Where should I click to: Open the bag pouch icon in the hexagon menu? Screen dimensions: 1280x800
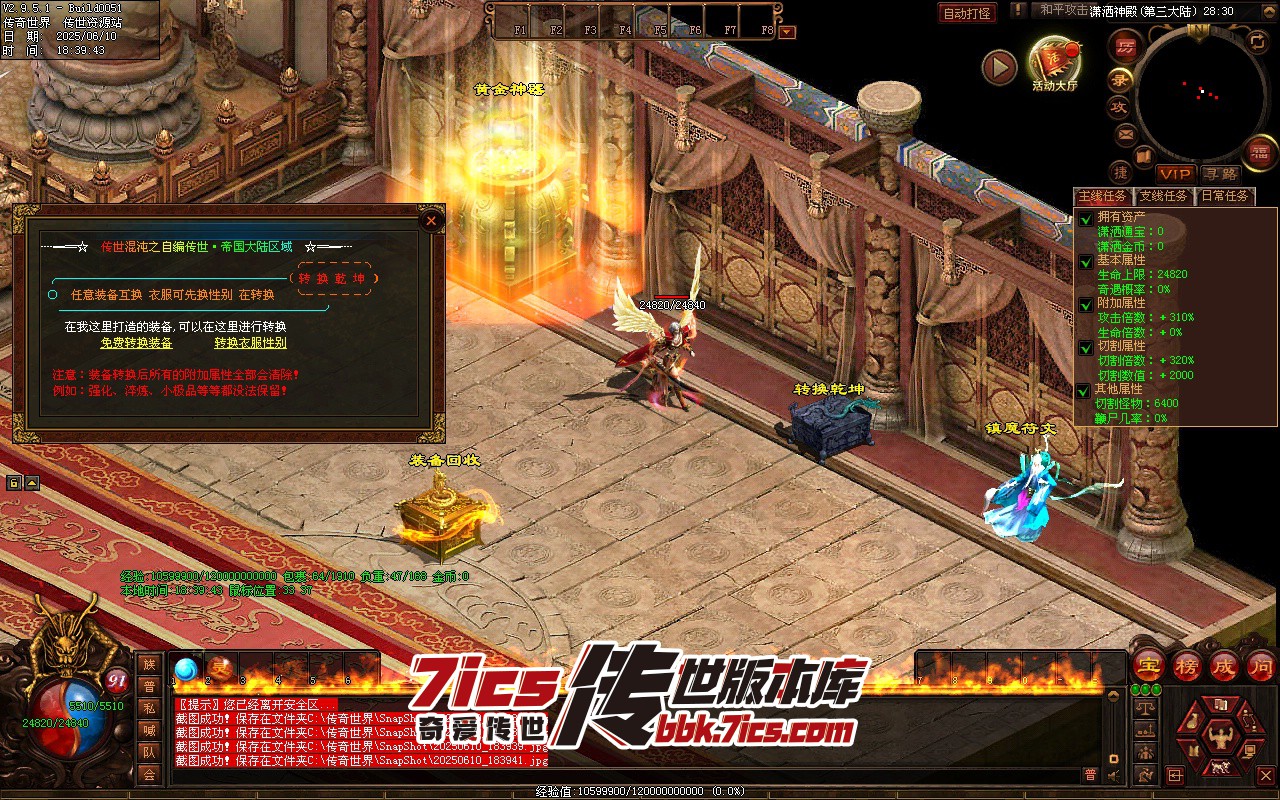click(x=1191, y=723)
